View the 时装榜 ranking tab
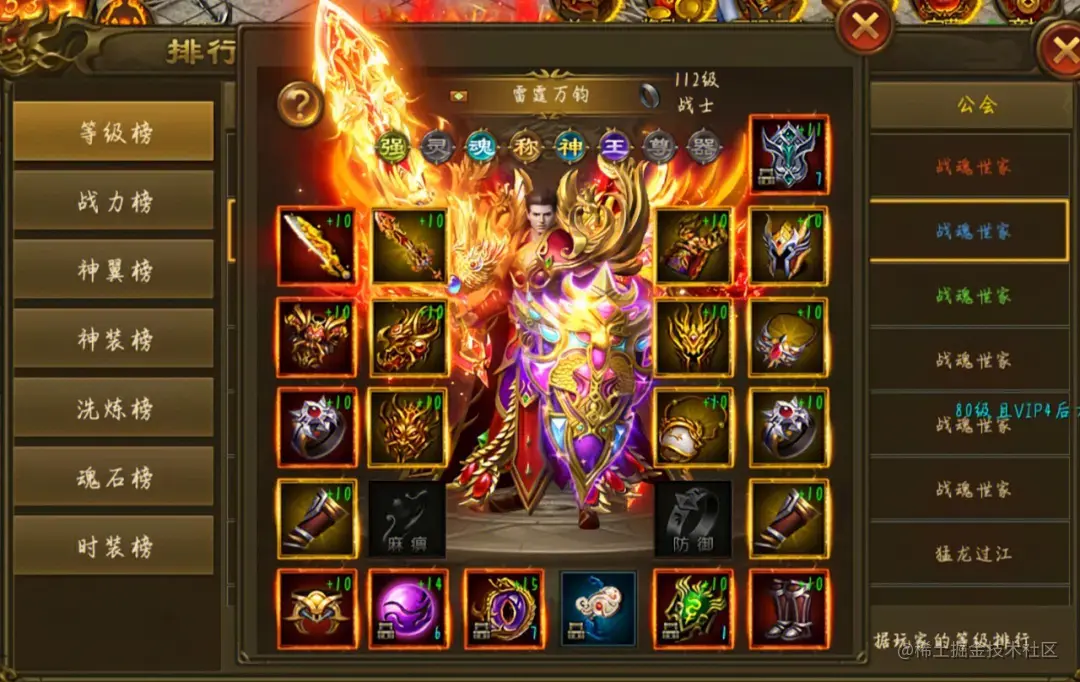 point(113,545)
